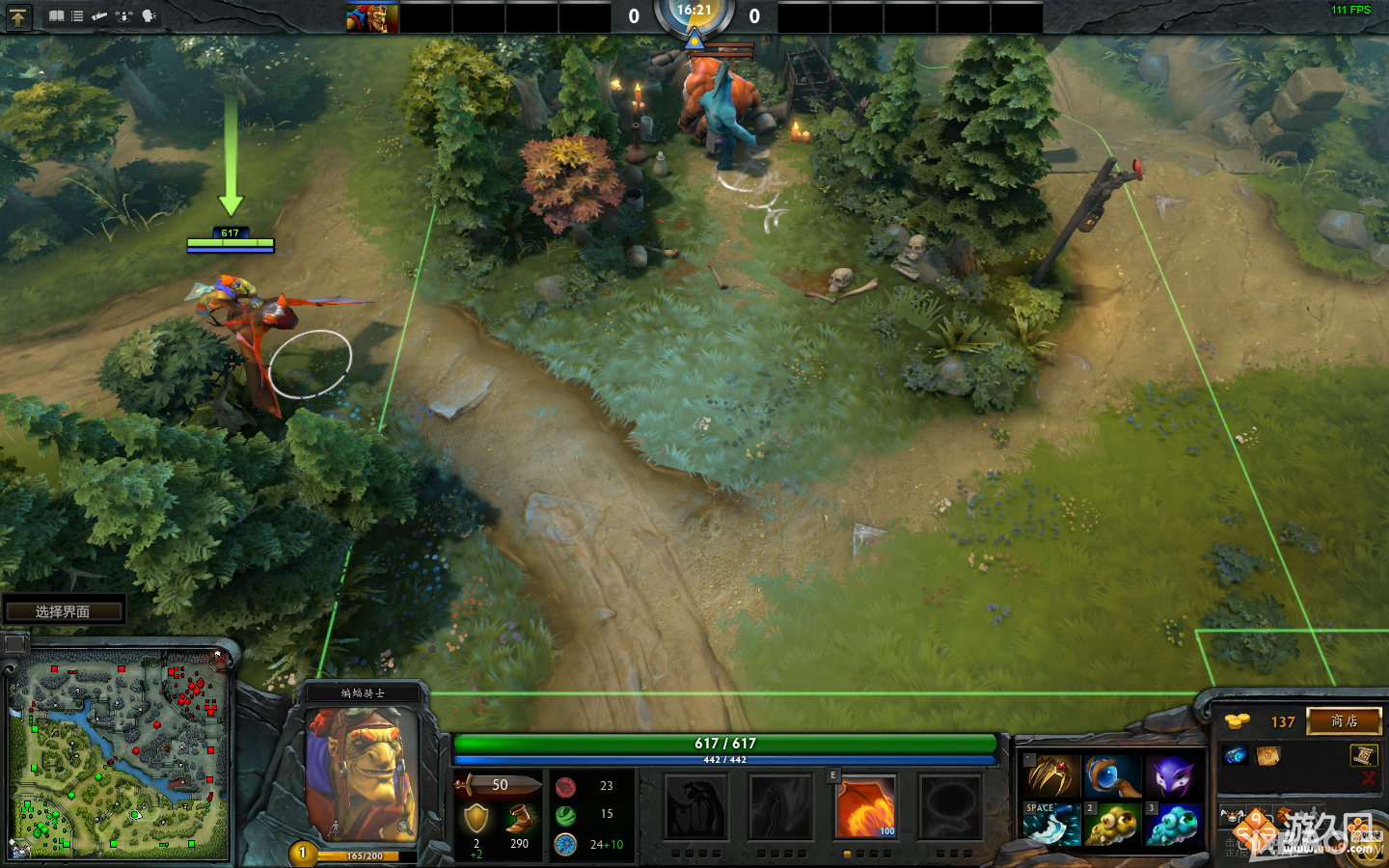The width and height of the screenshot is (1389, 868).
Task: Open the combat log list icon
Action: pos(76,16)
